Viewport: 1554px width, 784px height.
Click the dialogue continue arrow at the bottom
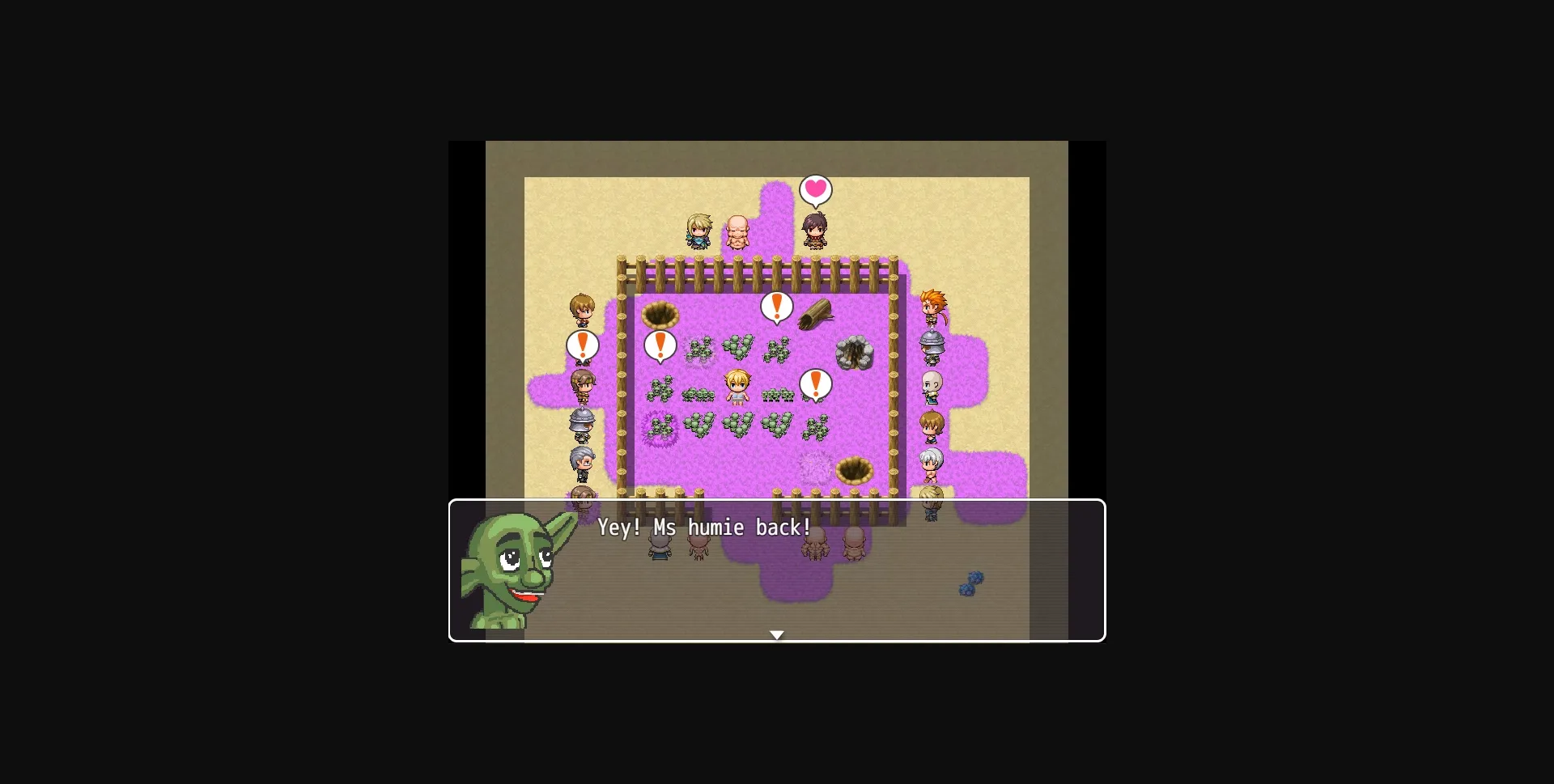777,635
